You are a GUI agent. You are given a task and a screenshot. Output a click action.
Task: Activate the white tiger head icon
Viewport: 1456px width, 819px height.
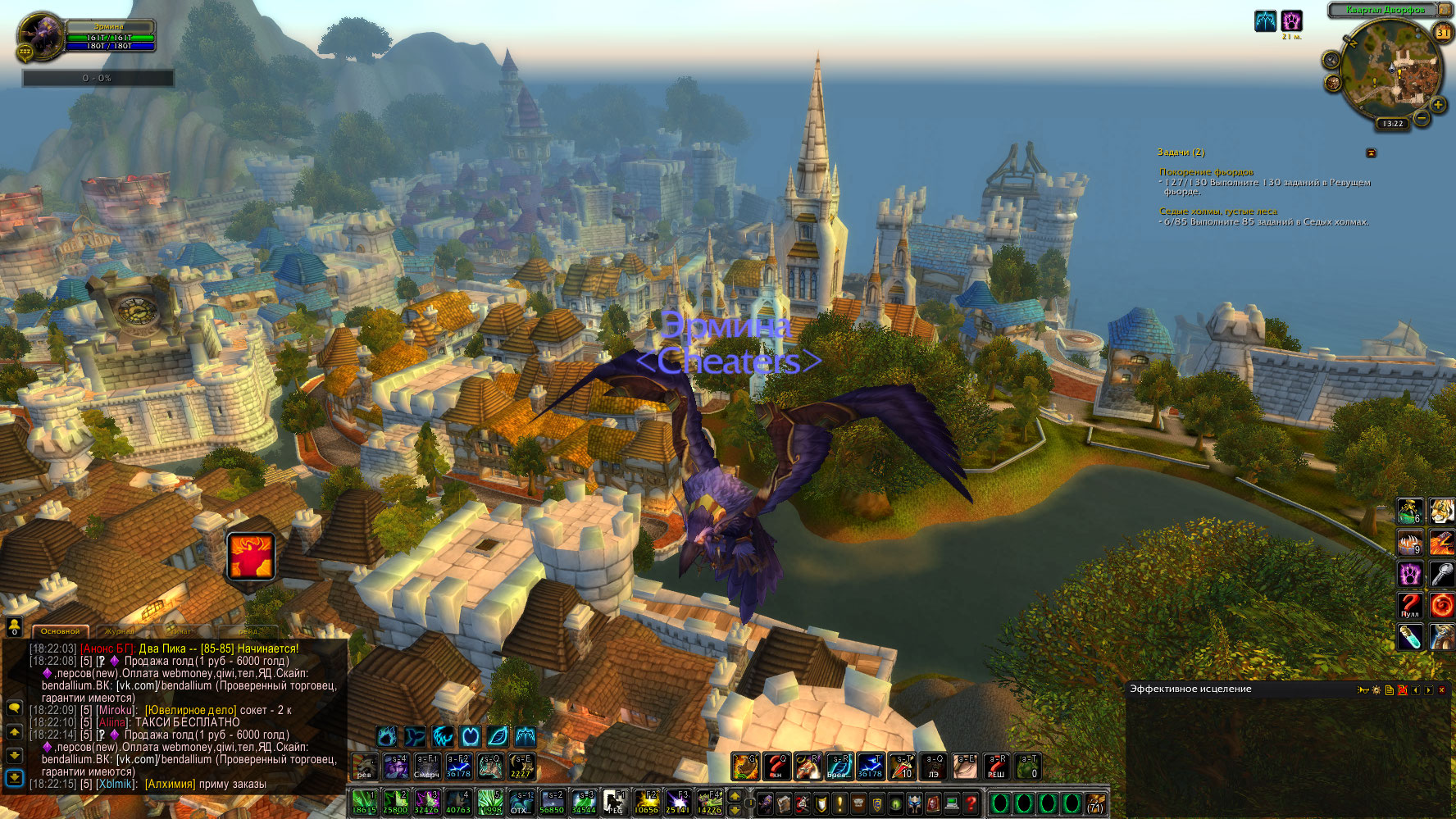point(1442,512)
